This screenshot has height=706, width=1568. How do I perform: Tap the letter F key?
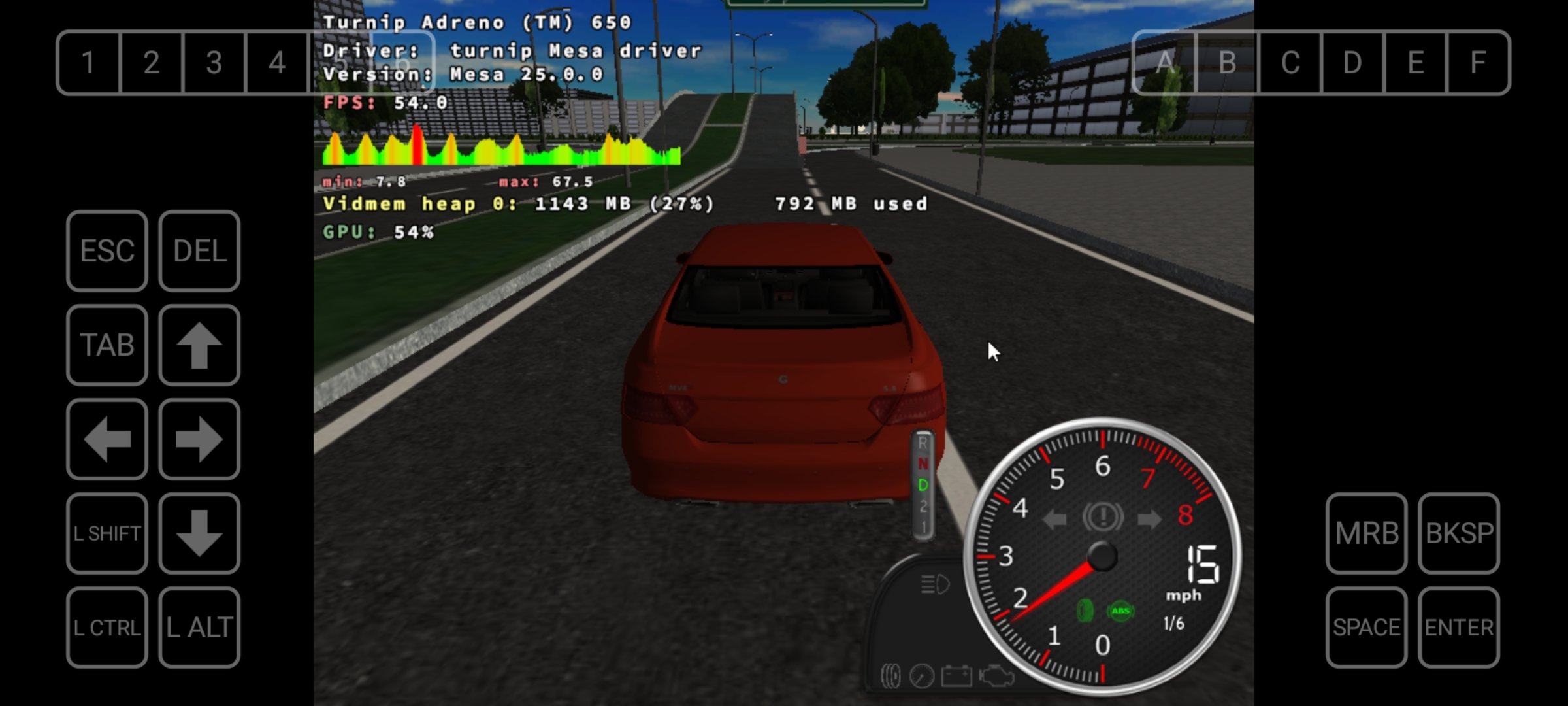click(x=1478, y=63)
